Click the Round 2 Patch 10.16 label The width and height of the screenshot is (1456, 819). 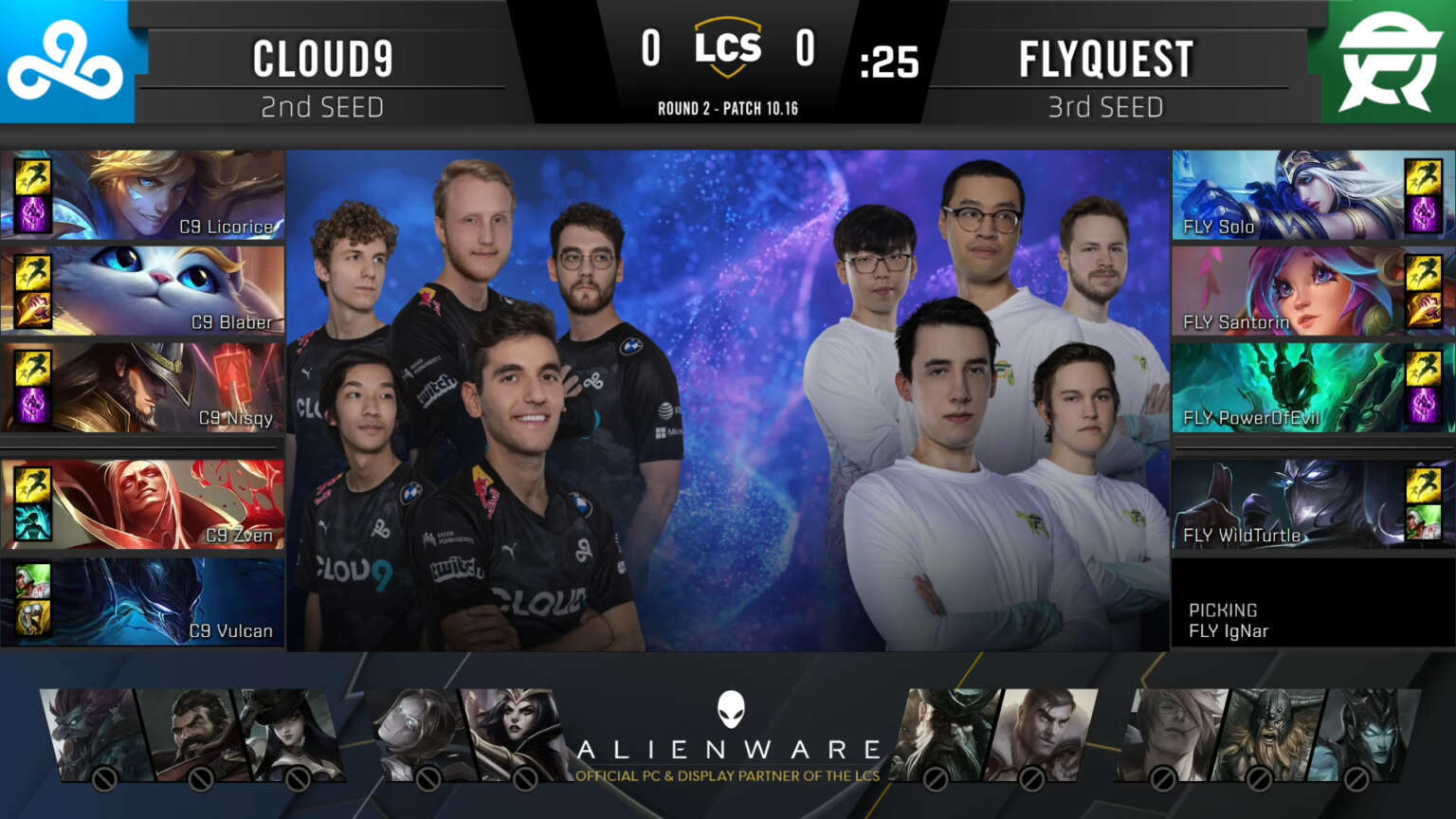pyautogui.click(x=728, y=108)
